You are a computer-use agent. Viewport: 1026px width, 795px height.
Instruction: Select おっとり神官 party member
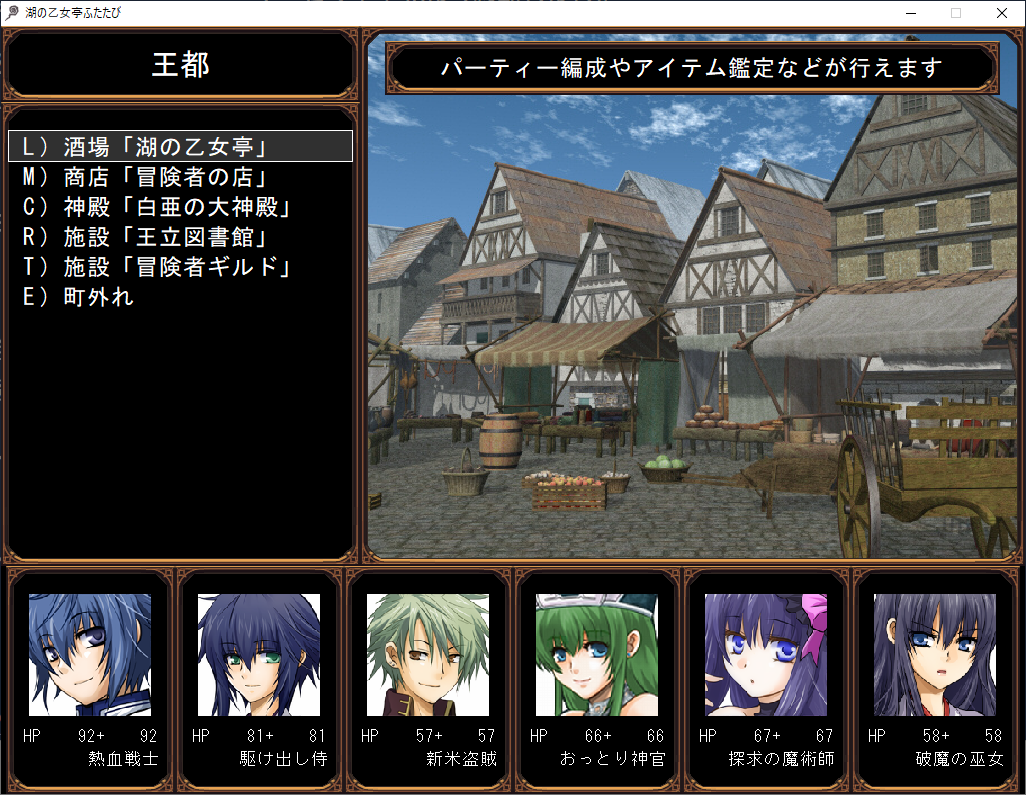[597, 655]
